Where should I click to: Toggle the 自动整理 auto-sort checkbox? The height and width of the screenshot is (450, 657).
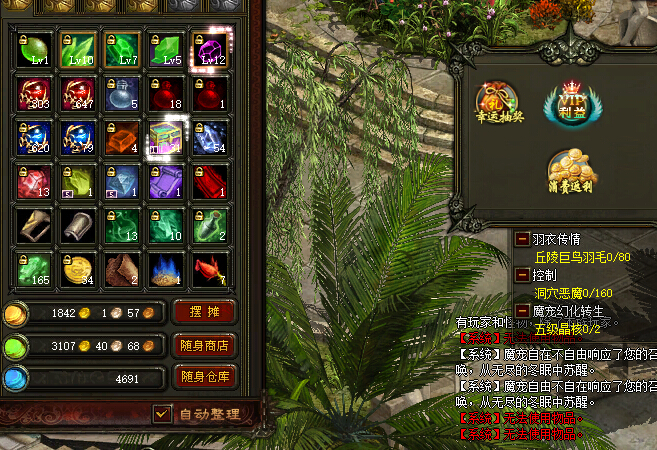point(162,413)
